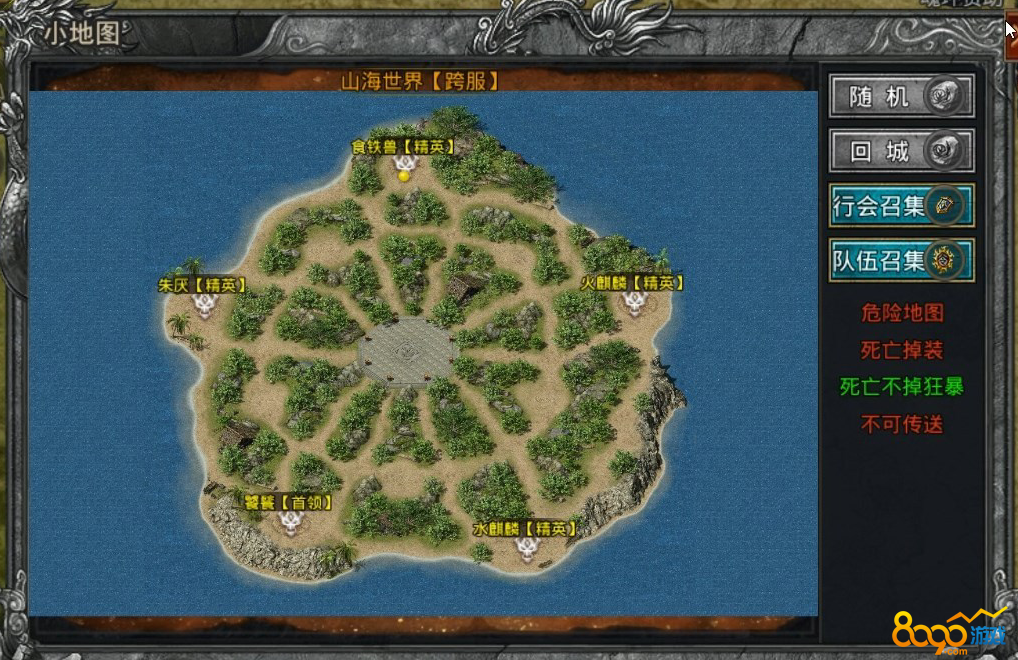Image resolution: width=1018 pixels, height=660 pixels.
Task: Activate the 队伍召集 team summon button
Action: (900, 261)
